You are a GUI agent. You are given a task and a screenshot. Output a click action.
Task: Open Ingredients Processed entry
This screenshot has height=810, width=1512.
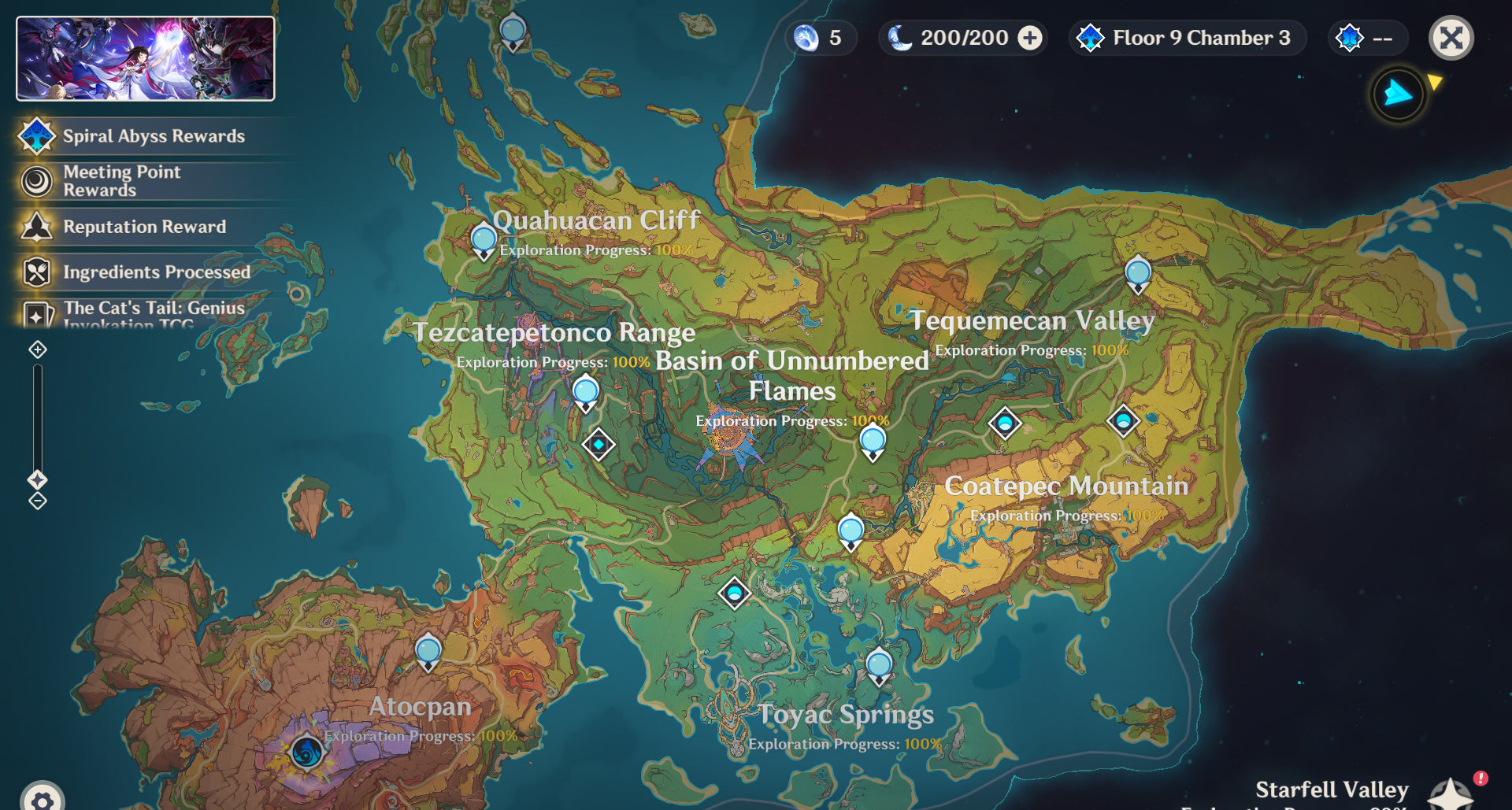(x=156, y=272)
